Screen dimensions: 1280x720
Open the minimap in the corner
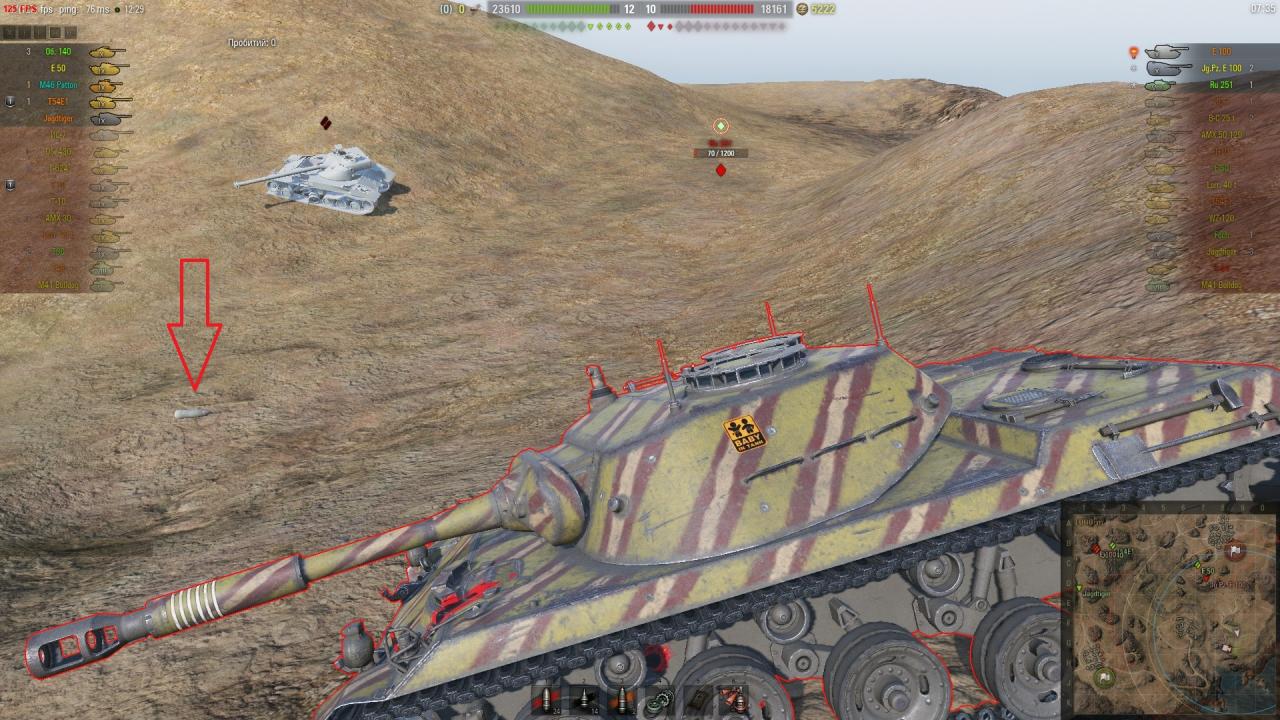pos(1167,608)
